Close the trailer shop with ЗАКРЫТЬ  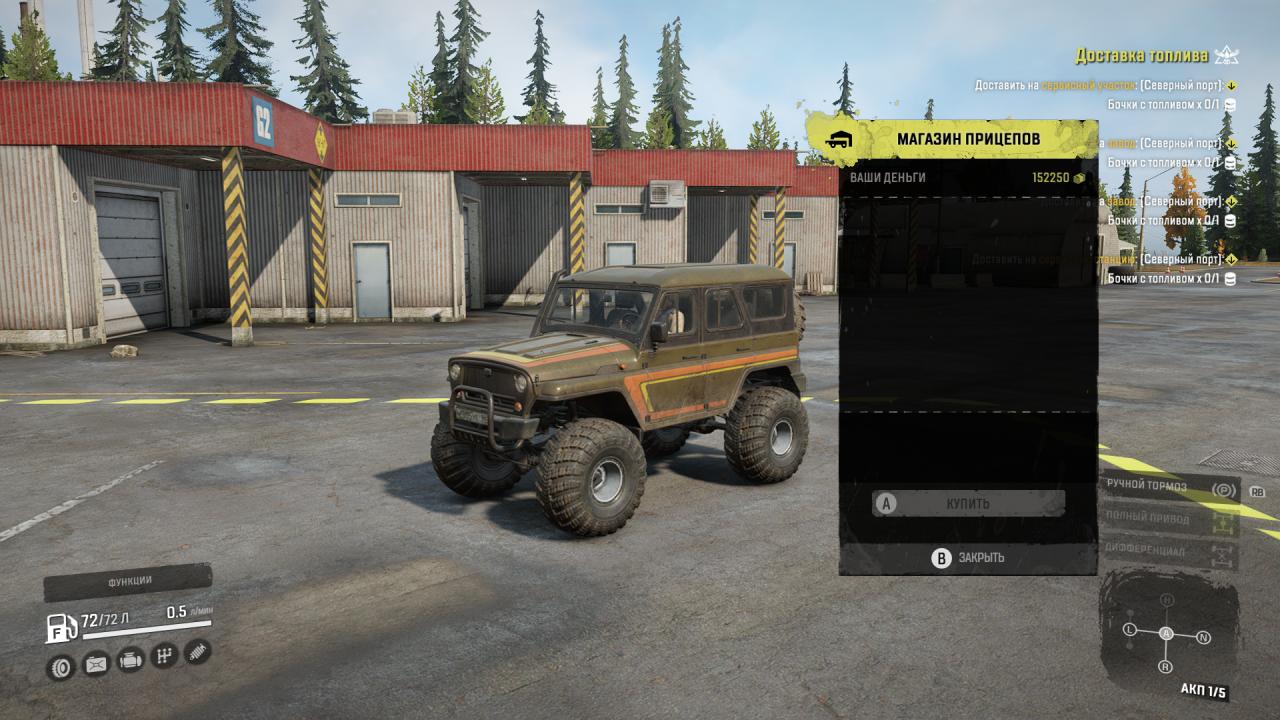pyautogui.click(x=967, y=558)
